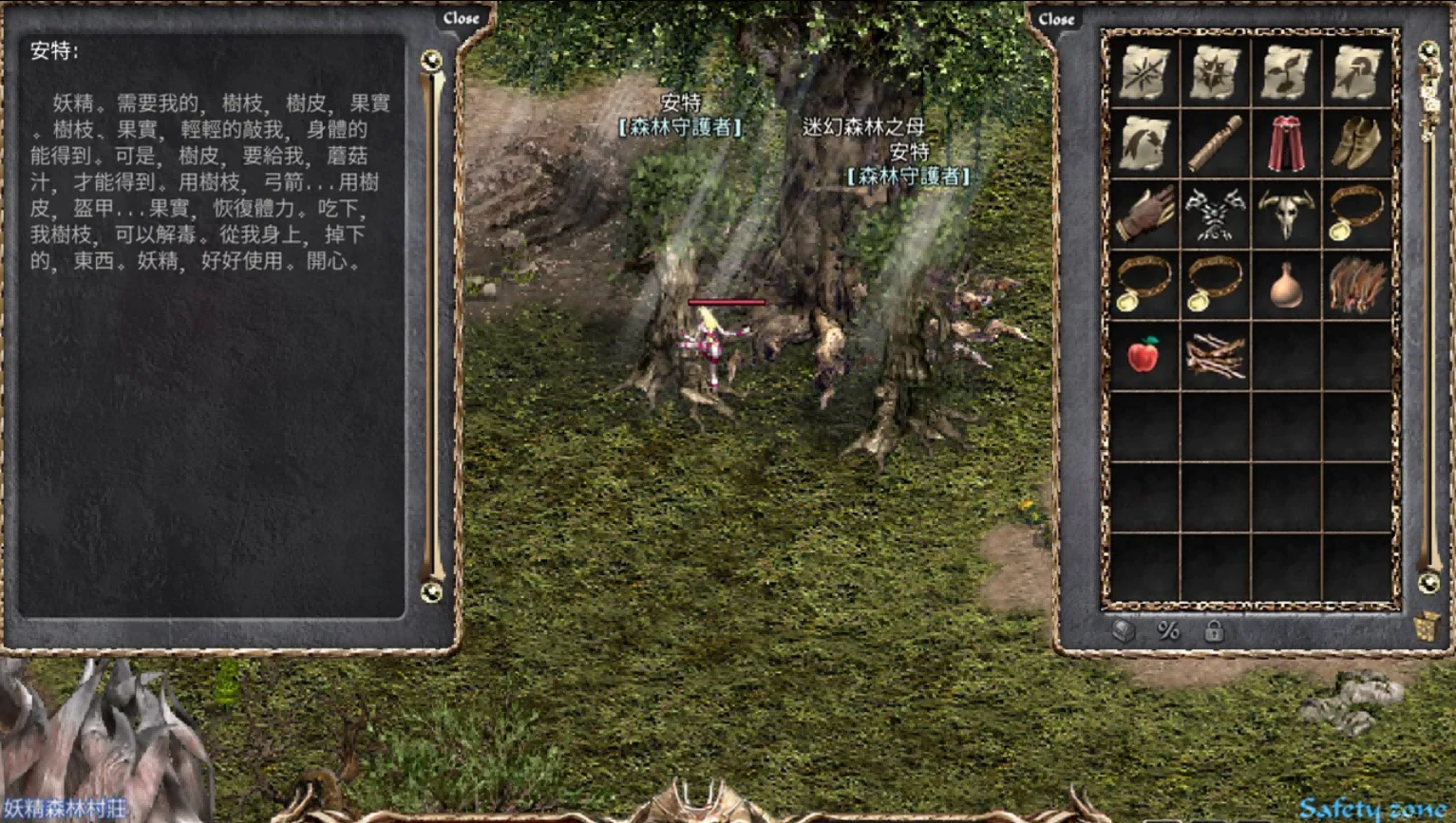Select the bundle of twigs item

[1215, 355]
